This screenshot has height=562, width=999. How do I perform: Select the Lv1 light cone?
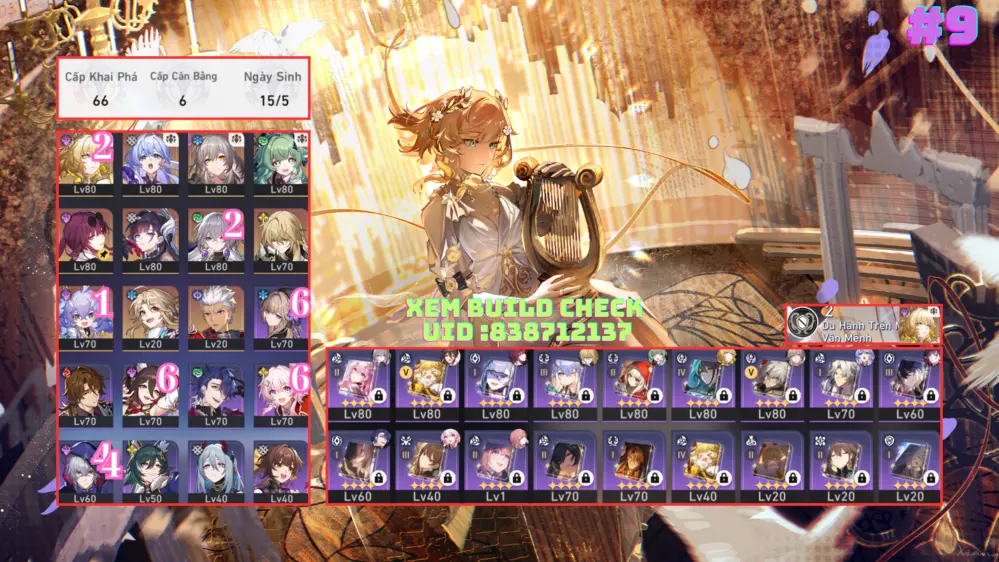click(495, 462)
